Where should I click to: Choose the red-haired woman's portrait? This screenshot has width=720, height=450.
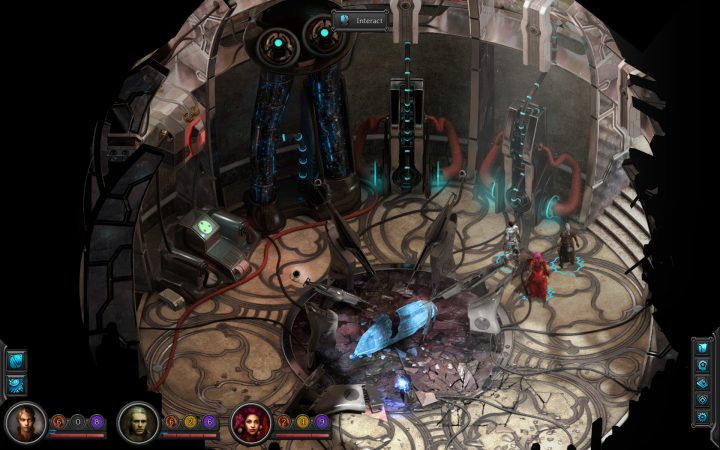click(x=249, y=423)
